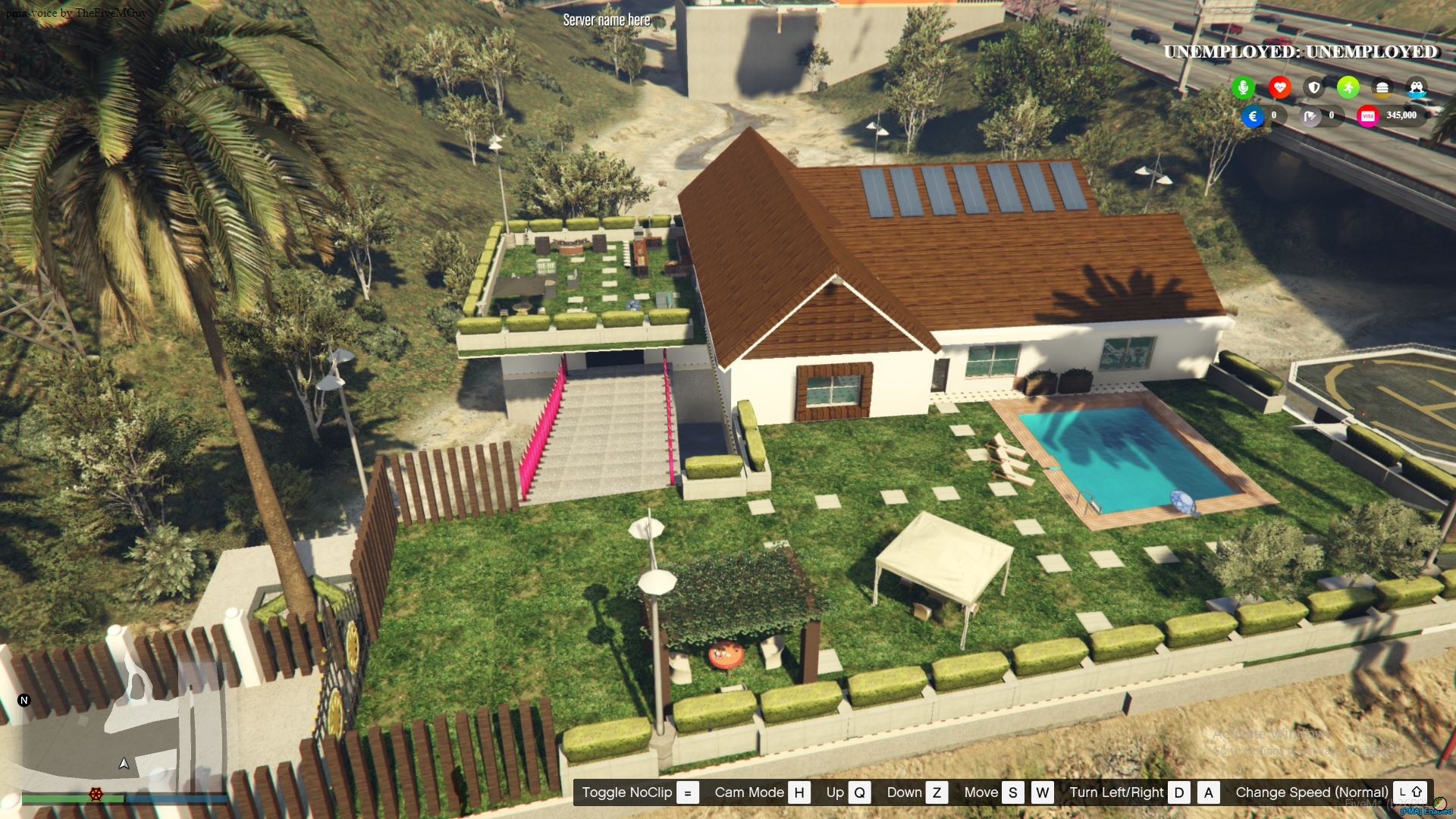The width and height of the screenshot is (1456, 819).
Task: Click the dirty money icon showing 0
Action: [x=1309, y=117]
